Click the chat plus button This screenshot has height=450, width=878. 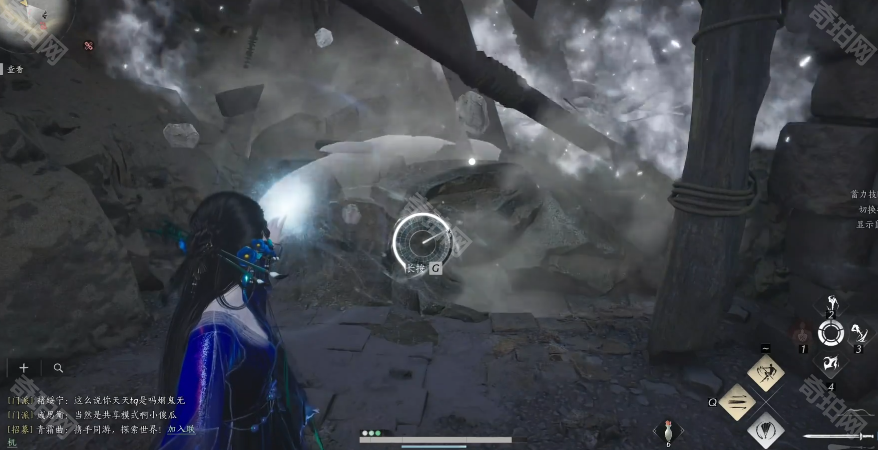pos(24,368)
